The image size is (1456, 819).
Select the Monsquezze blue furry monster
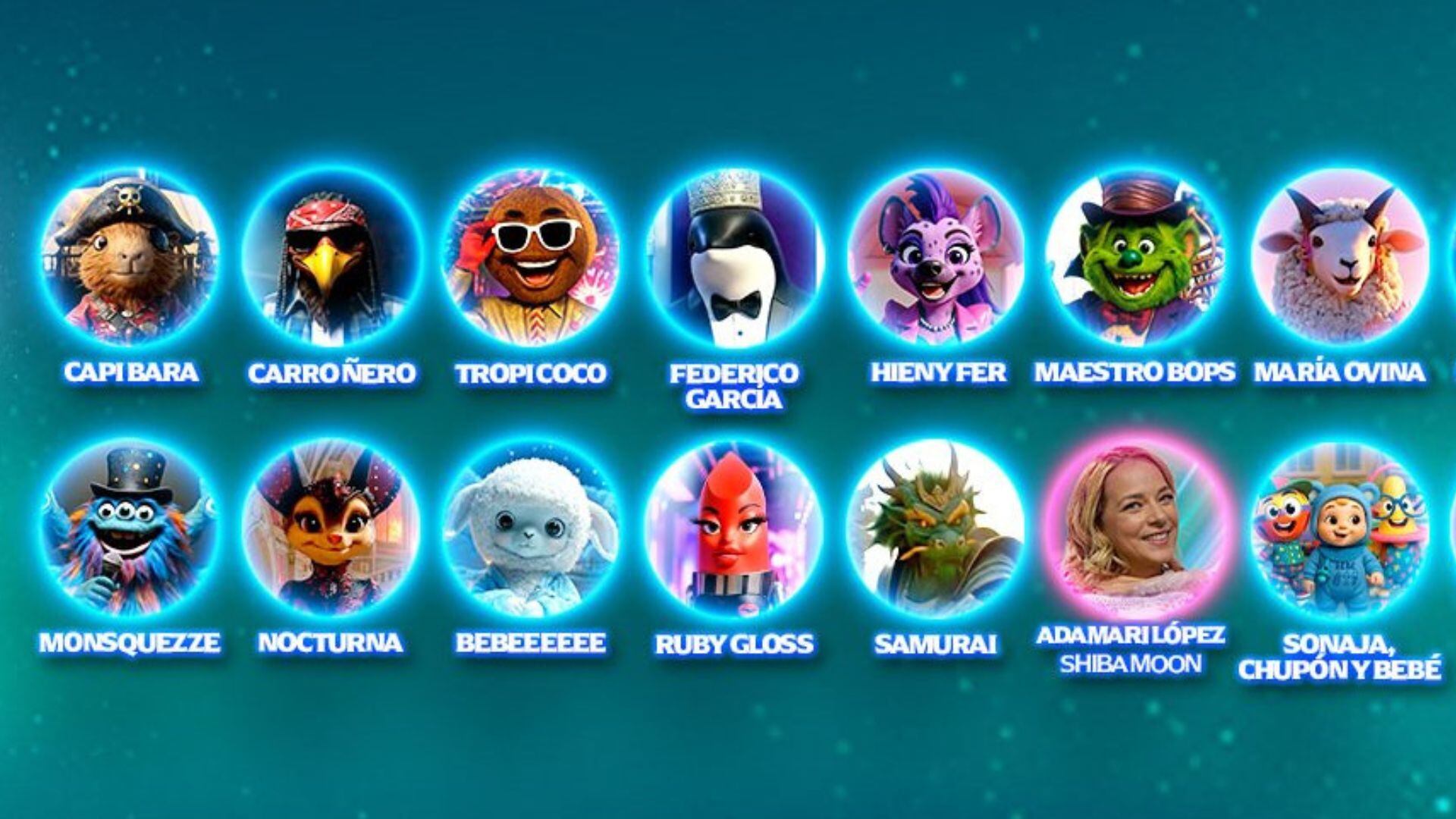pyautogui.click(x=129, y=529)
